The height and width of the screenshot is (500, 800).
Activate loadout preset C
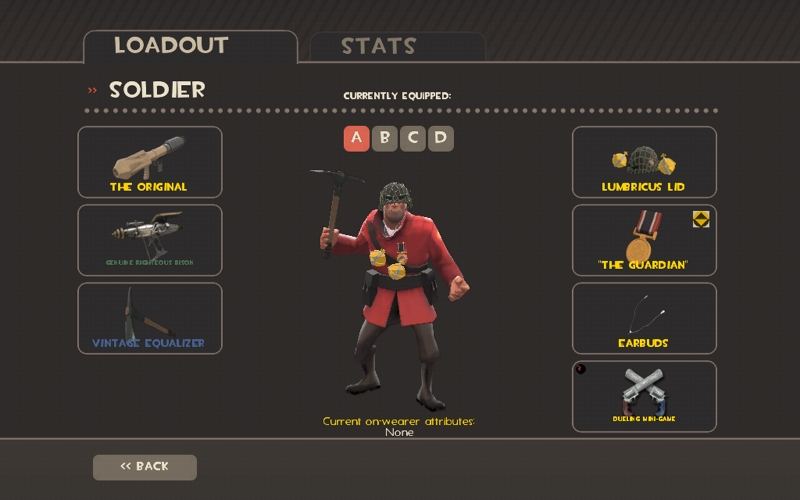tap(413, 138)
